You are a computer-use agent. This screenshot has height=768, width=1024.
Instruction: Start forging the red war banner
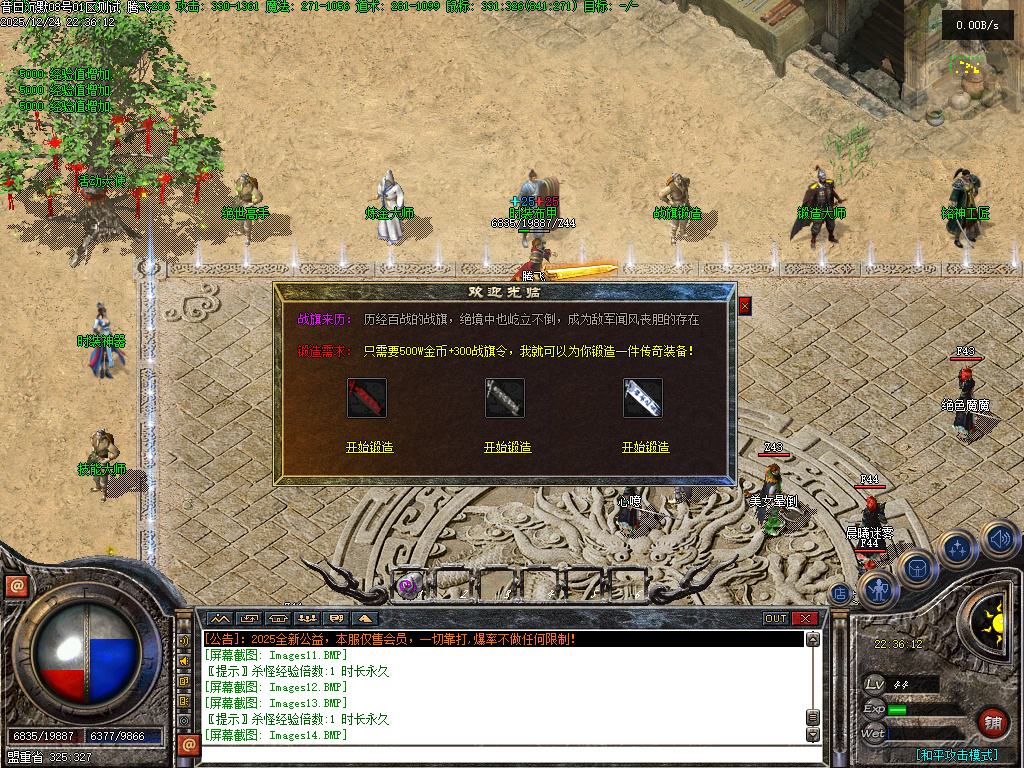[x=369, y=447]
